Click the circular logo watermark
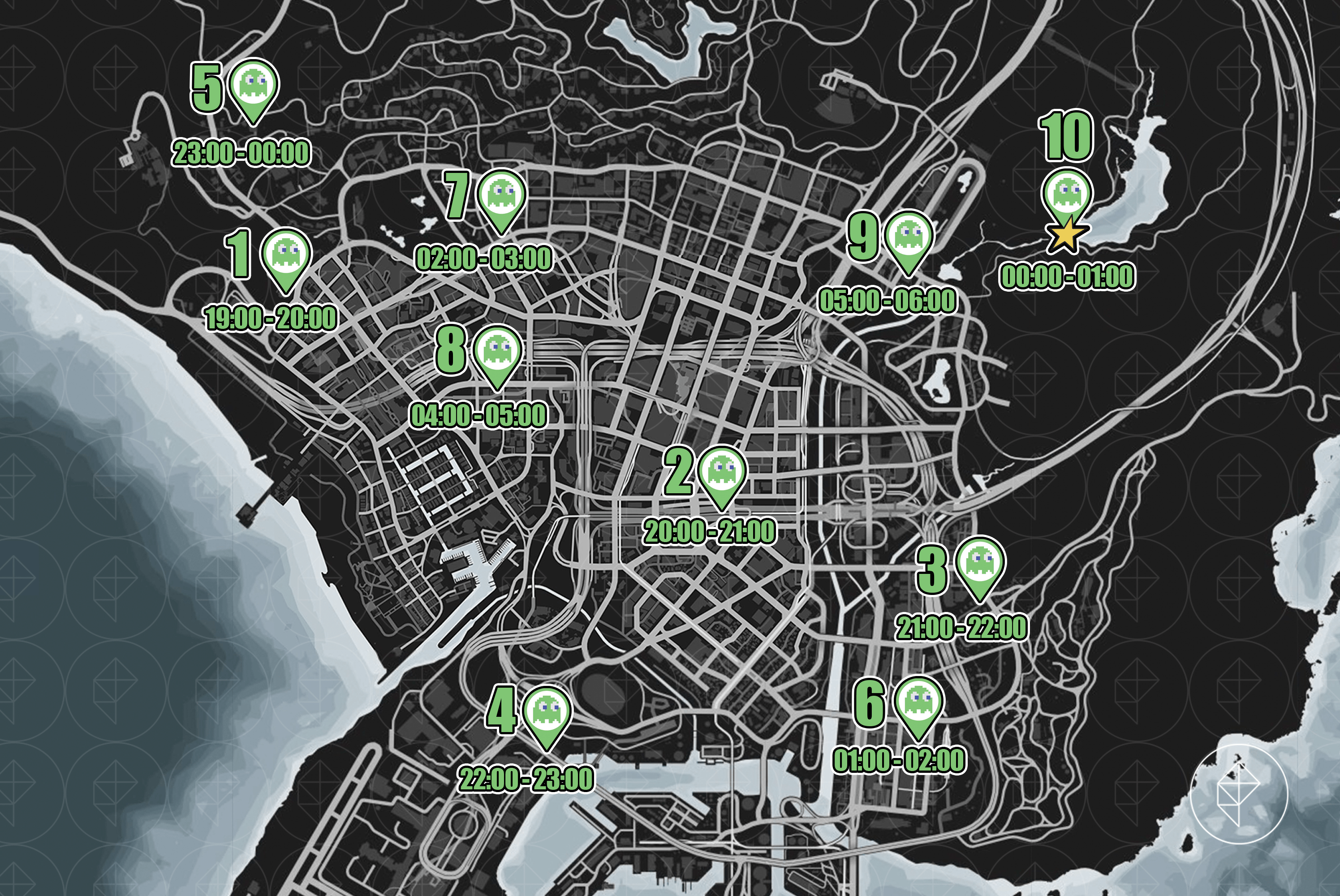Screen dimensions: 1340x896 [1240, 796]
